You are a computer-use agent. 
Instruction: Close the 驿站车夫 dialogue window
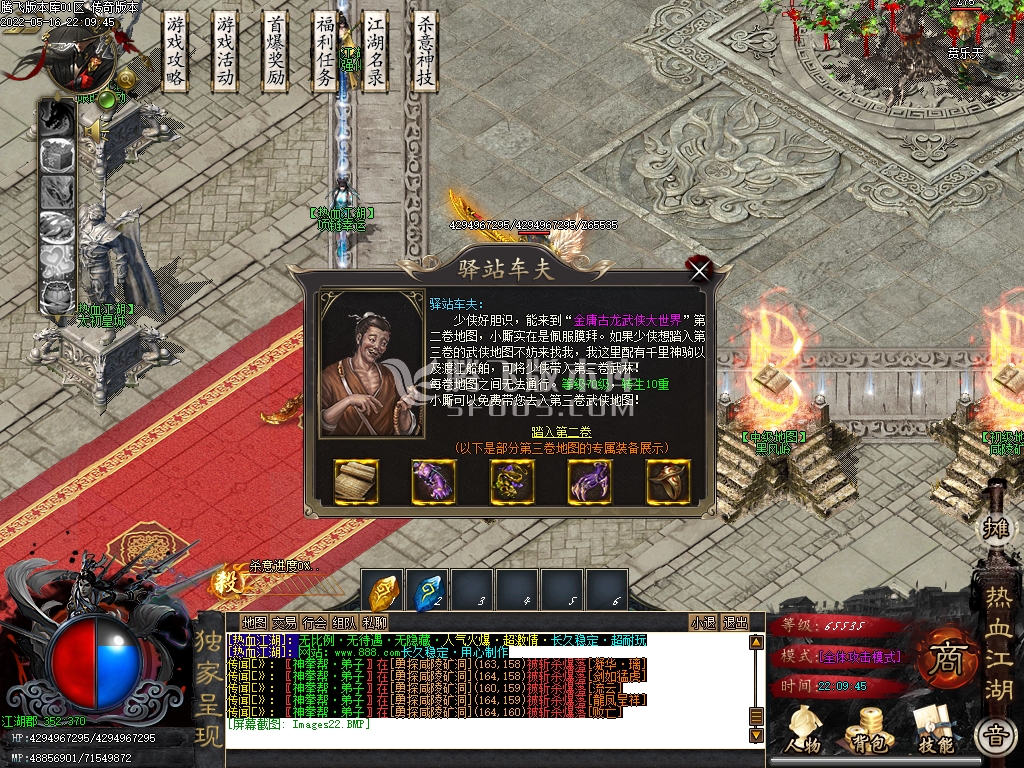point(700,269)
